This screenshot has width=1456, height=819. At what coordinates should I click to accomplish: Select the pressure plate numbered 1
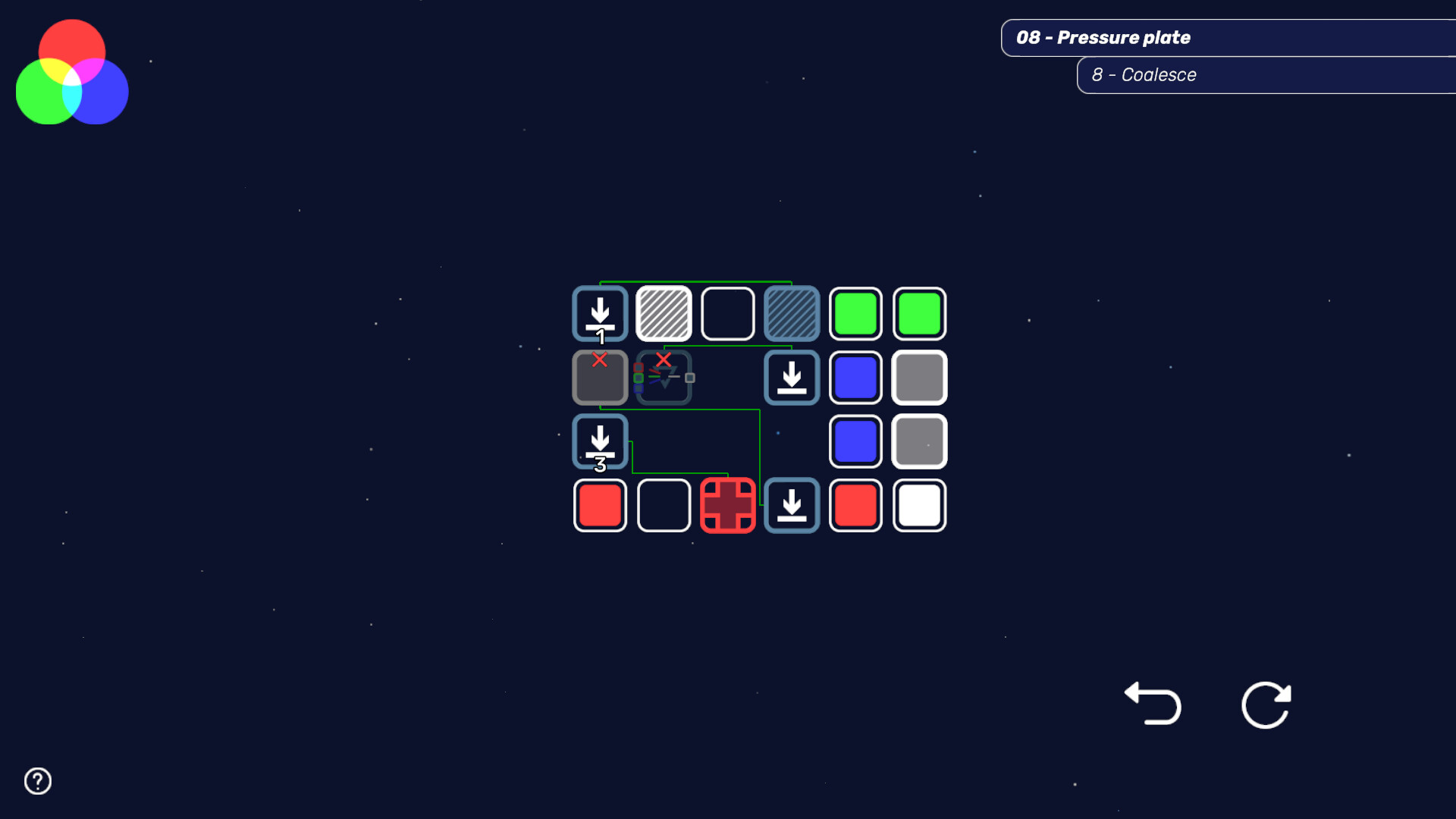click(x=600, y=313)
